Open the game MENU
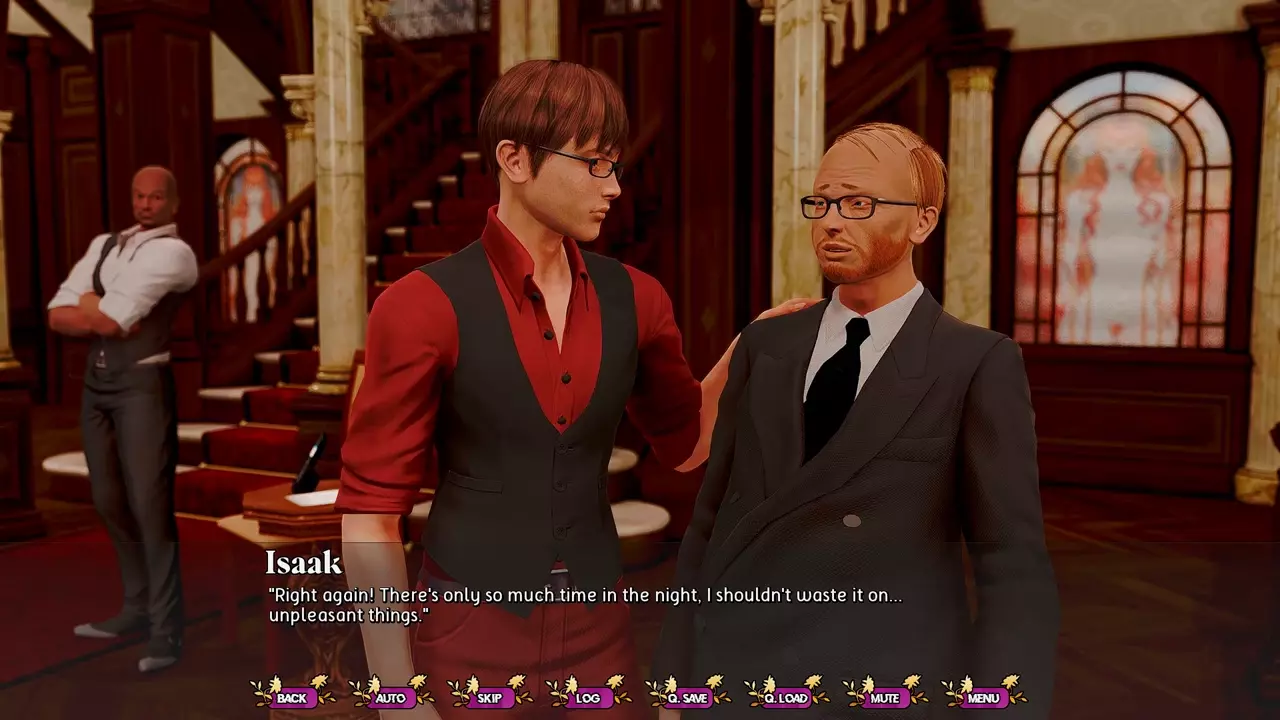Viewport: 1280px width, 720px height. (984, 697)
